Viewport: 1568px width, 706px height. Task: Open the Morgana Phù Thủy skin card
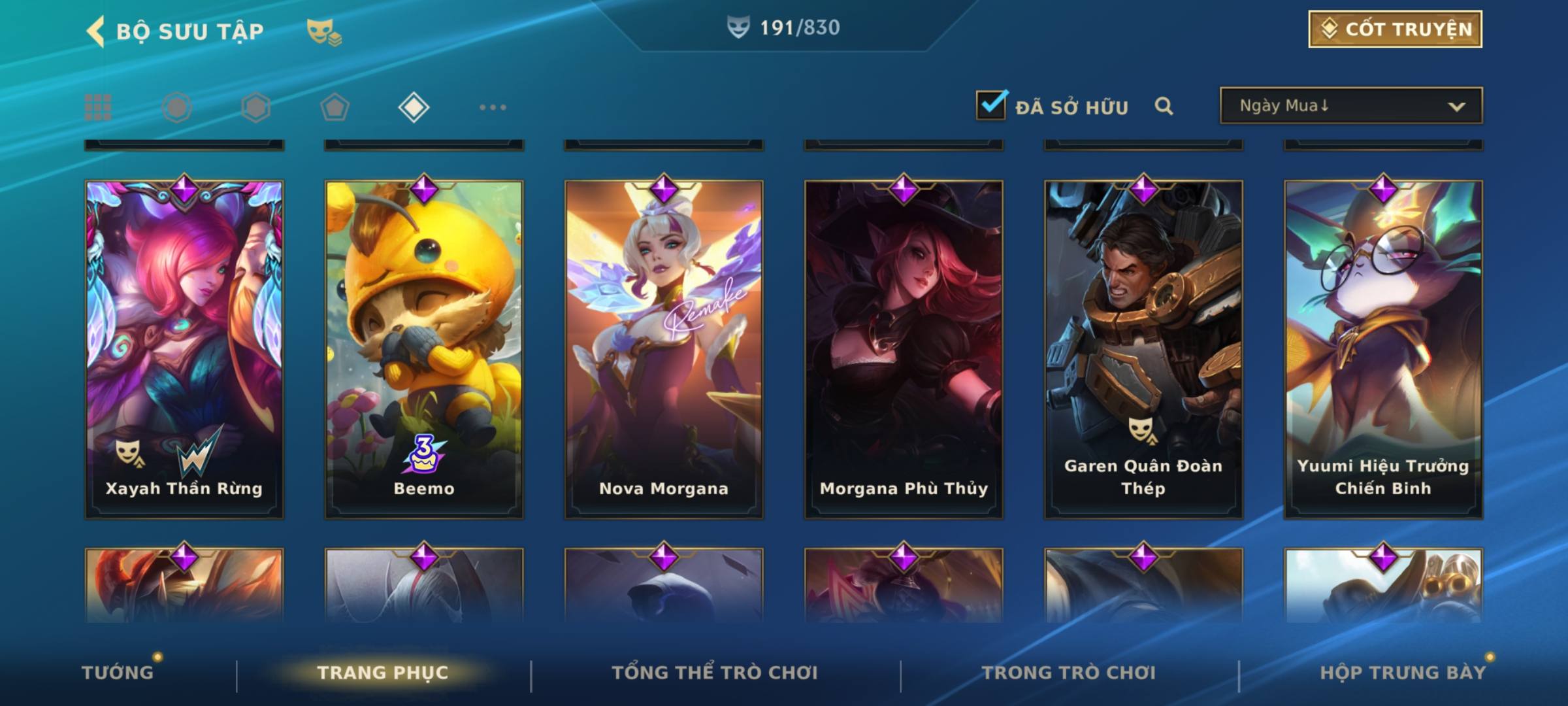point(904,350)
